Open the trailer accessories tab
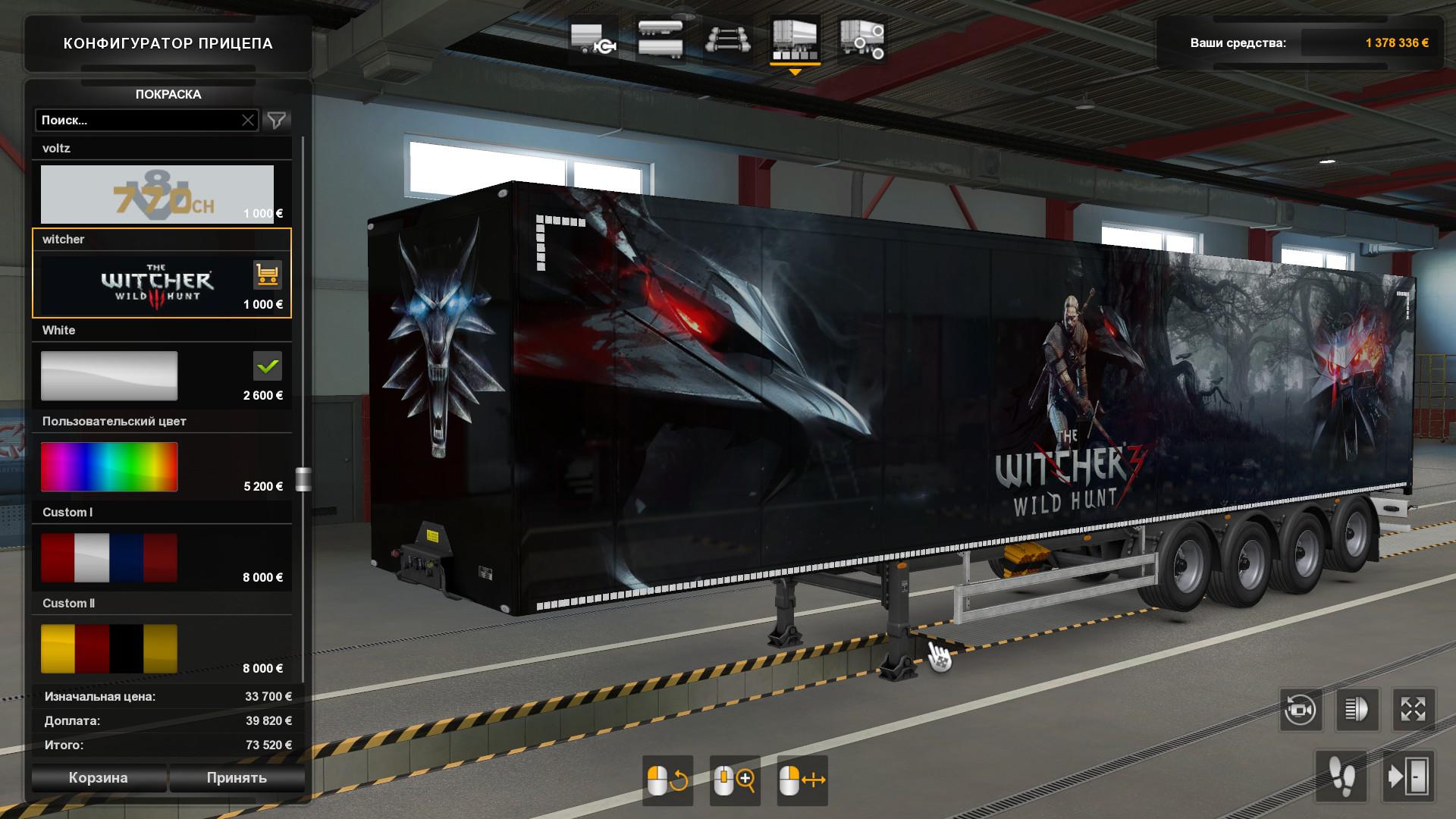Image resolution: width=1456 pixels, height=819 pixels. (862, 39)
